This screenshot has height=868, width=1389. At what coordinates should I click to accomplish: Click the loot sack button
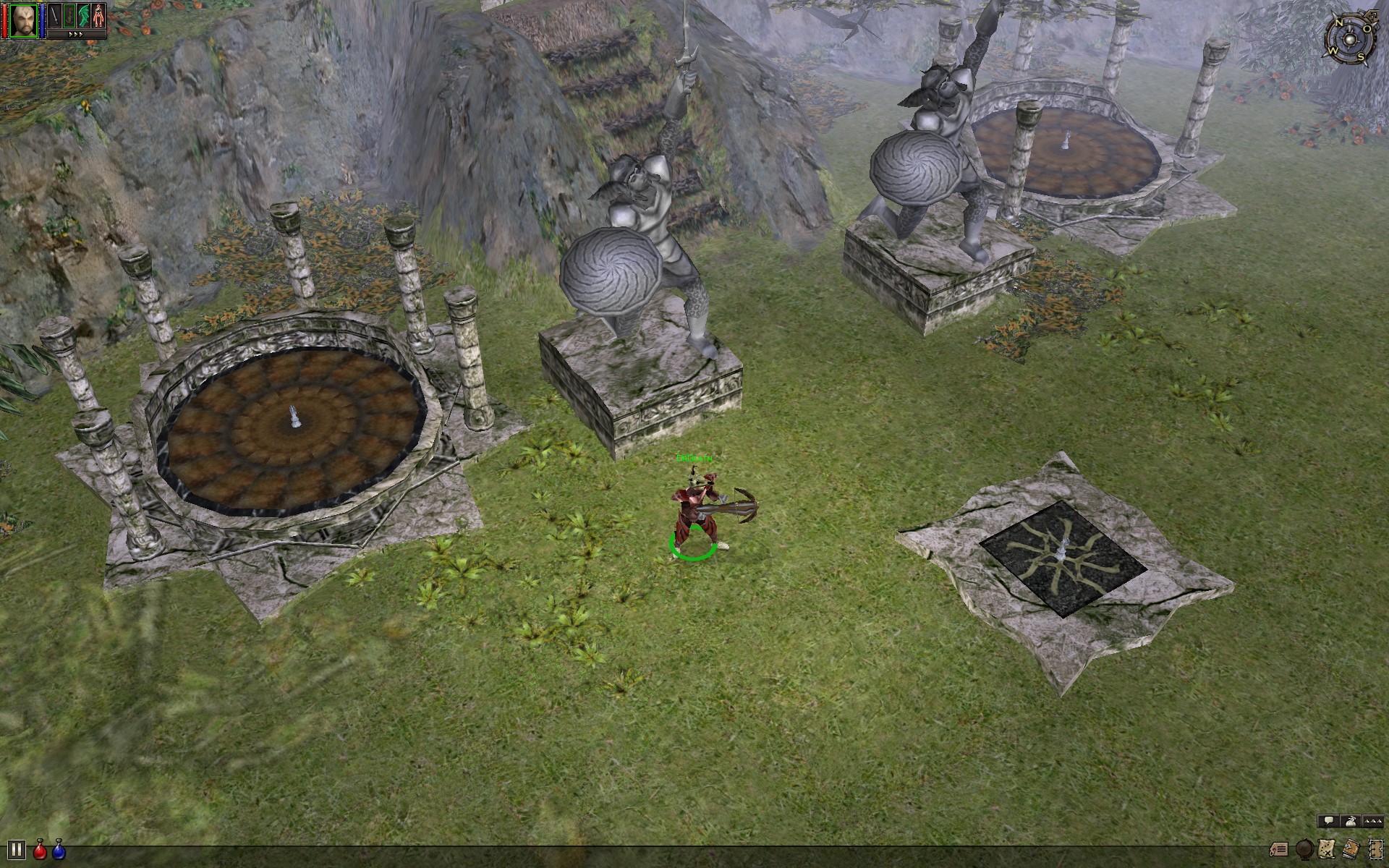[1350, 821]
